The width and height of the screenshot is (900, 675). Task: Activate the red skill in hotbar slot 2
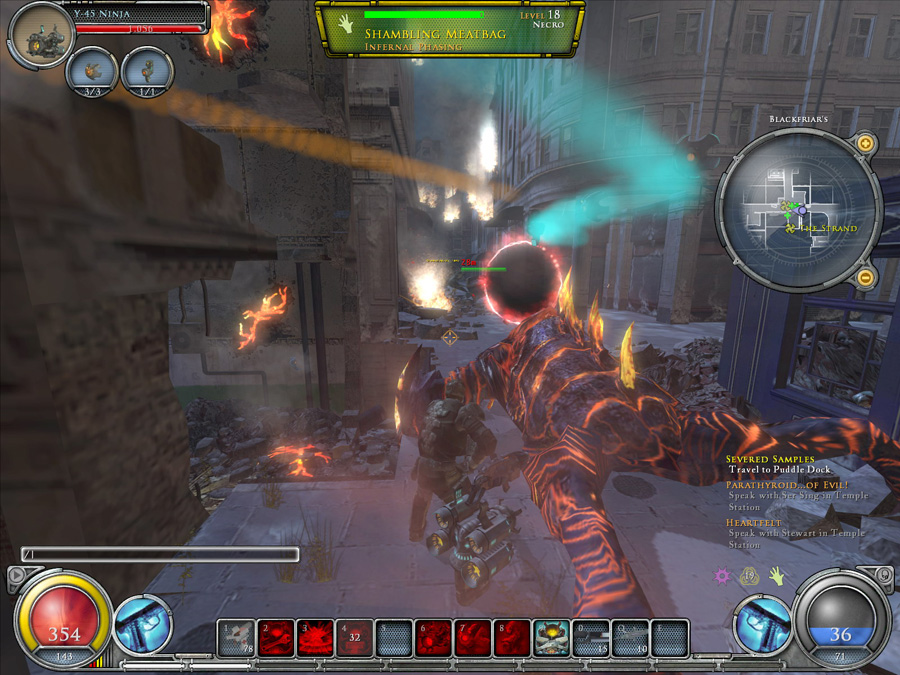[277, 639]
